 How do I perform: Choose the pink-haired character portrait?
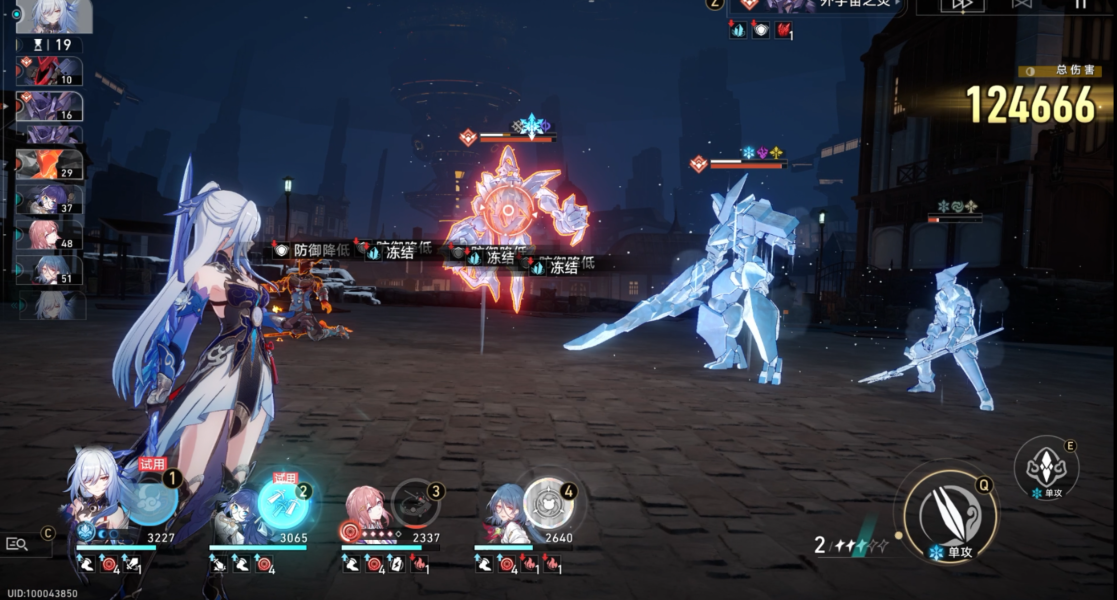click(365, 511)
